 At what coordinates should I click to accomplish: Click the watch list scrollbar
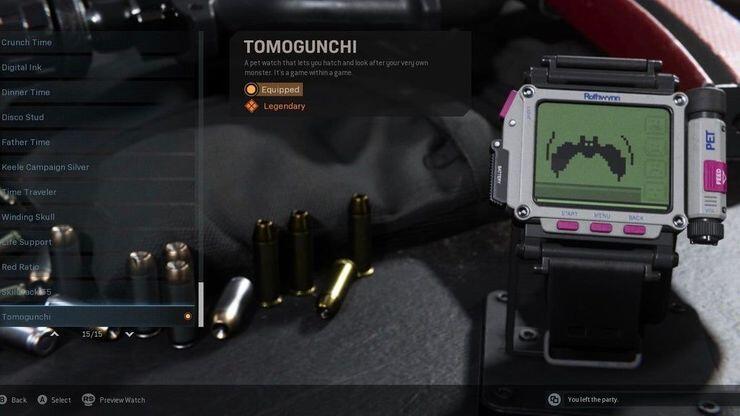coord(201,304)
